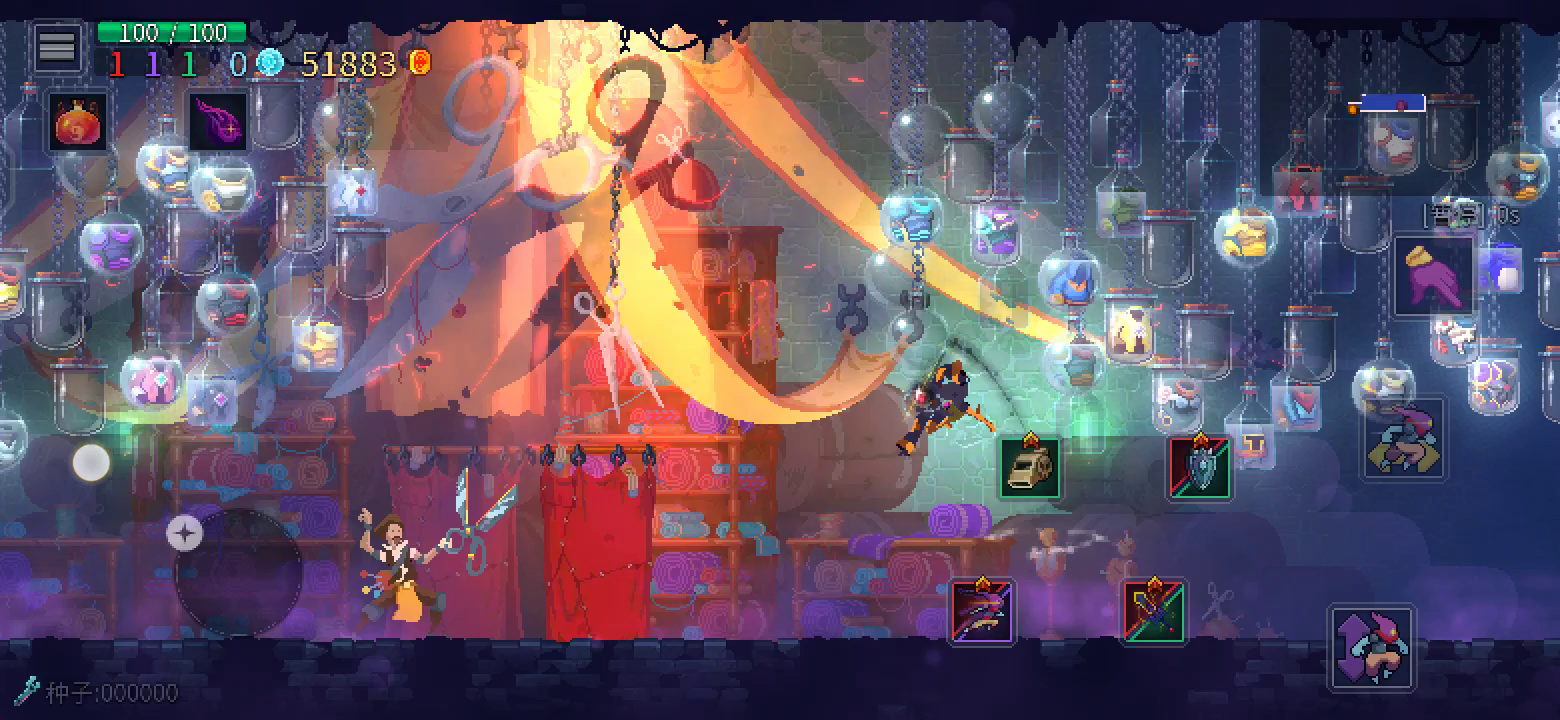Screen dimensions: 1560x720
Task: Tap the small white circle button
Action: coord(91,463)
